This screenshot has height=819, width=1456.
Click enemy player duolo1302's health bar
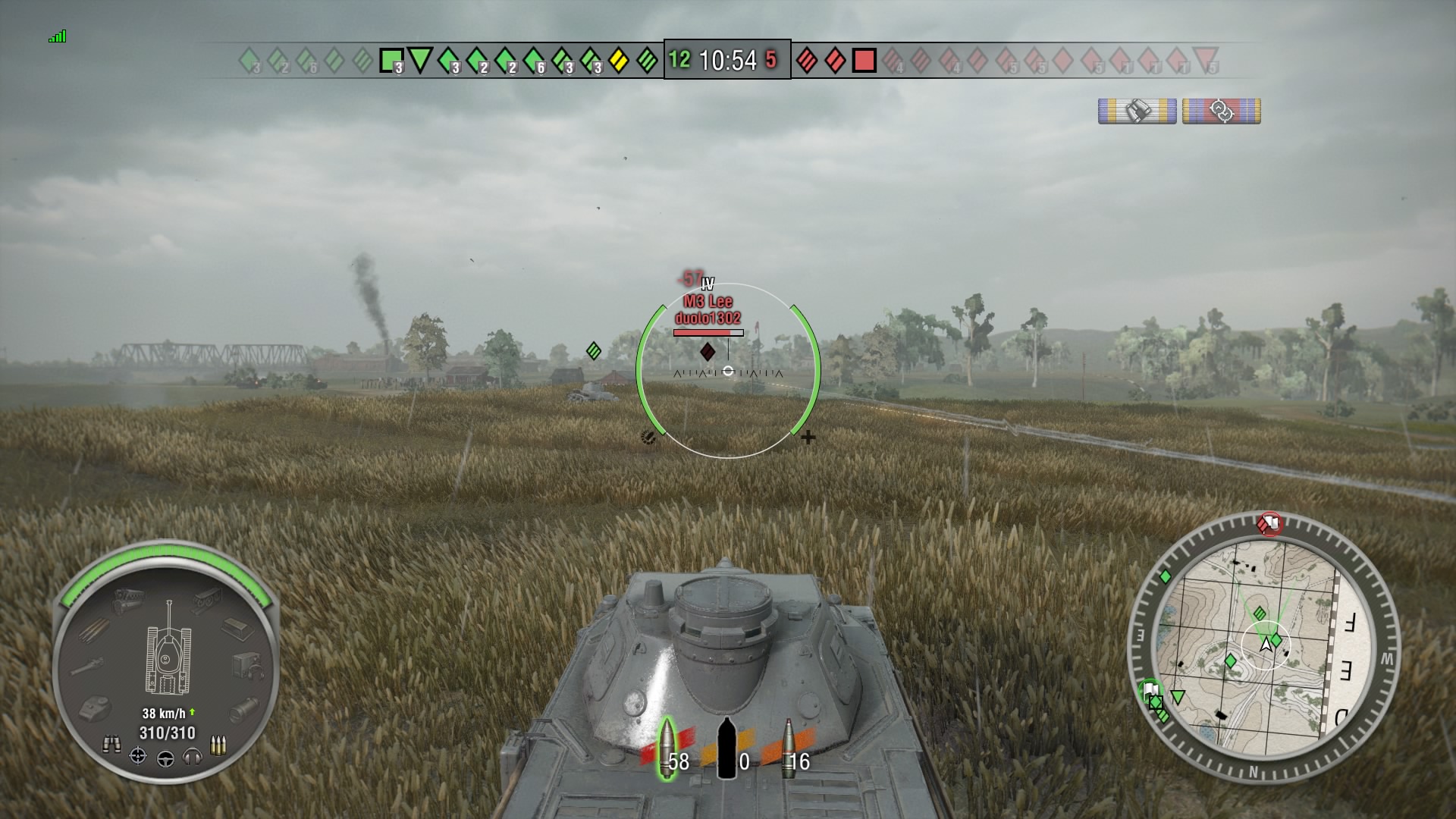(x=709, y=331)
